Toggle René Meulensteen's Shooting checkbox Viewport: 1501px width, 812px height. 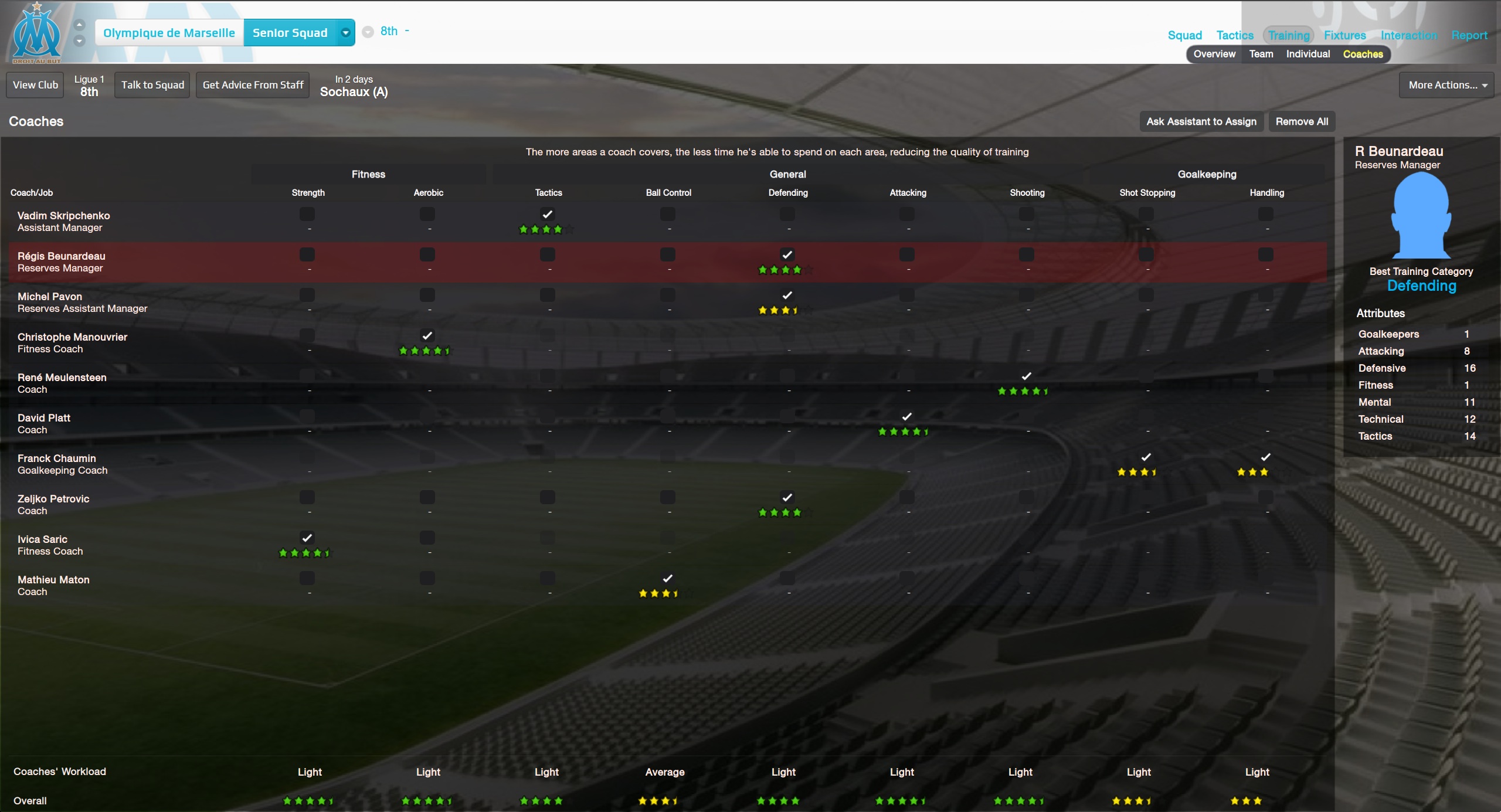tap(1027, 376)
